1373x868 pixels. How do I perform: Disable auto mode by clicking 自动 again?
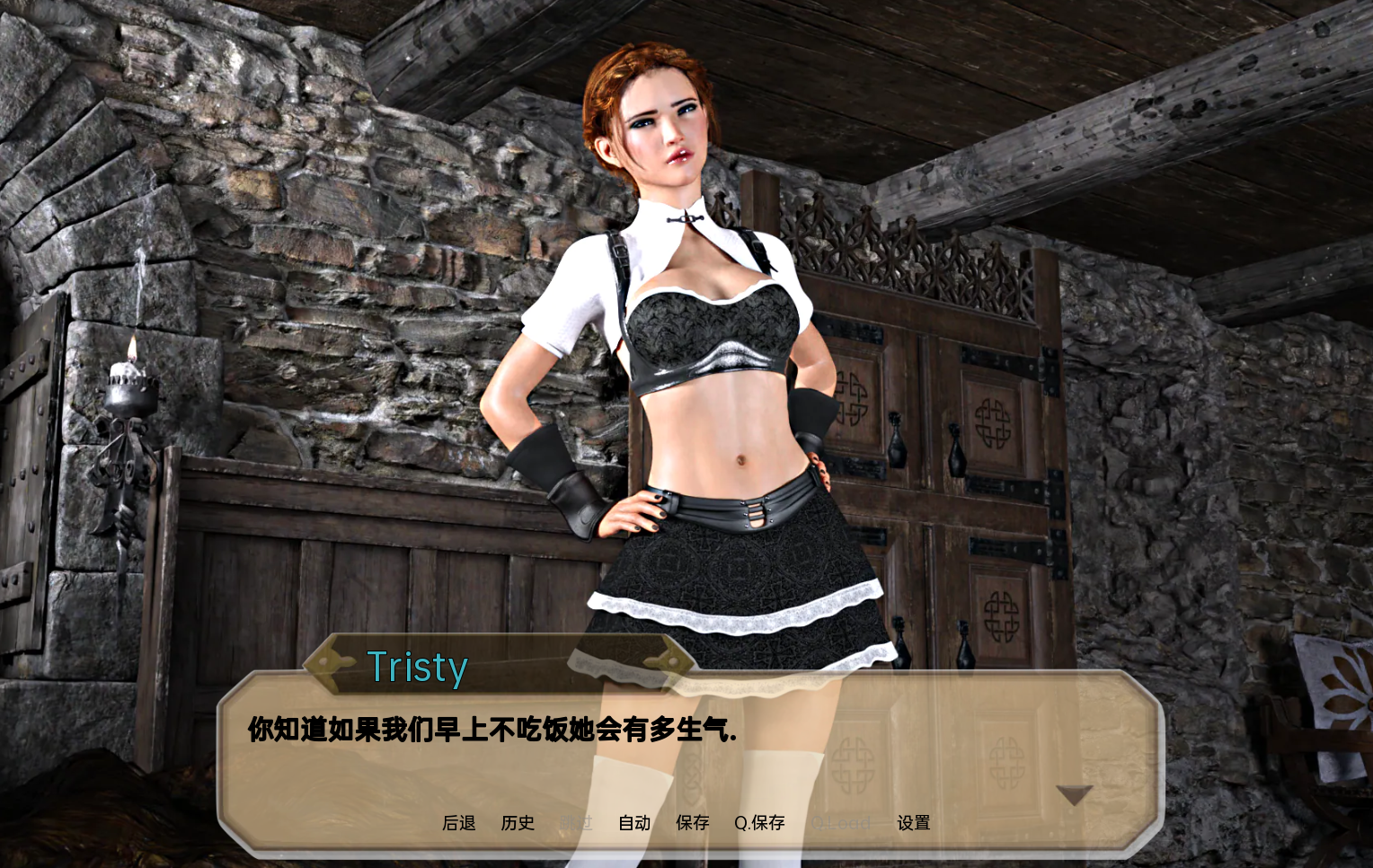tap(634, 823)
